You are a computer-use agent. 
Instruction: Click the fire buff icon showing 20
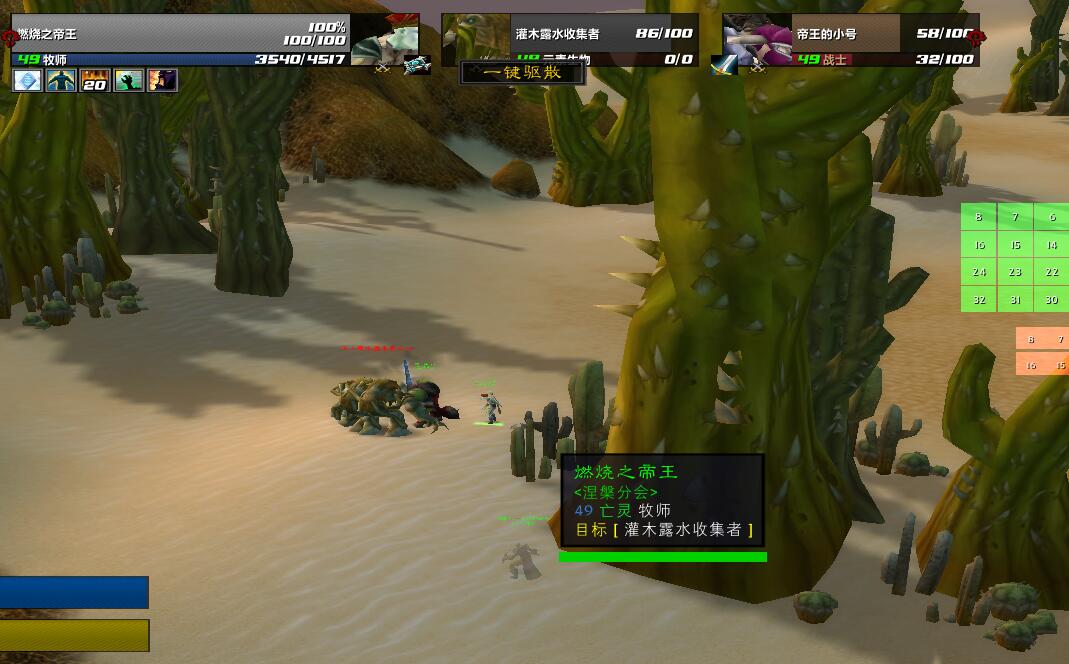tap(96, 81)
